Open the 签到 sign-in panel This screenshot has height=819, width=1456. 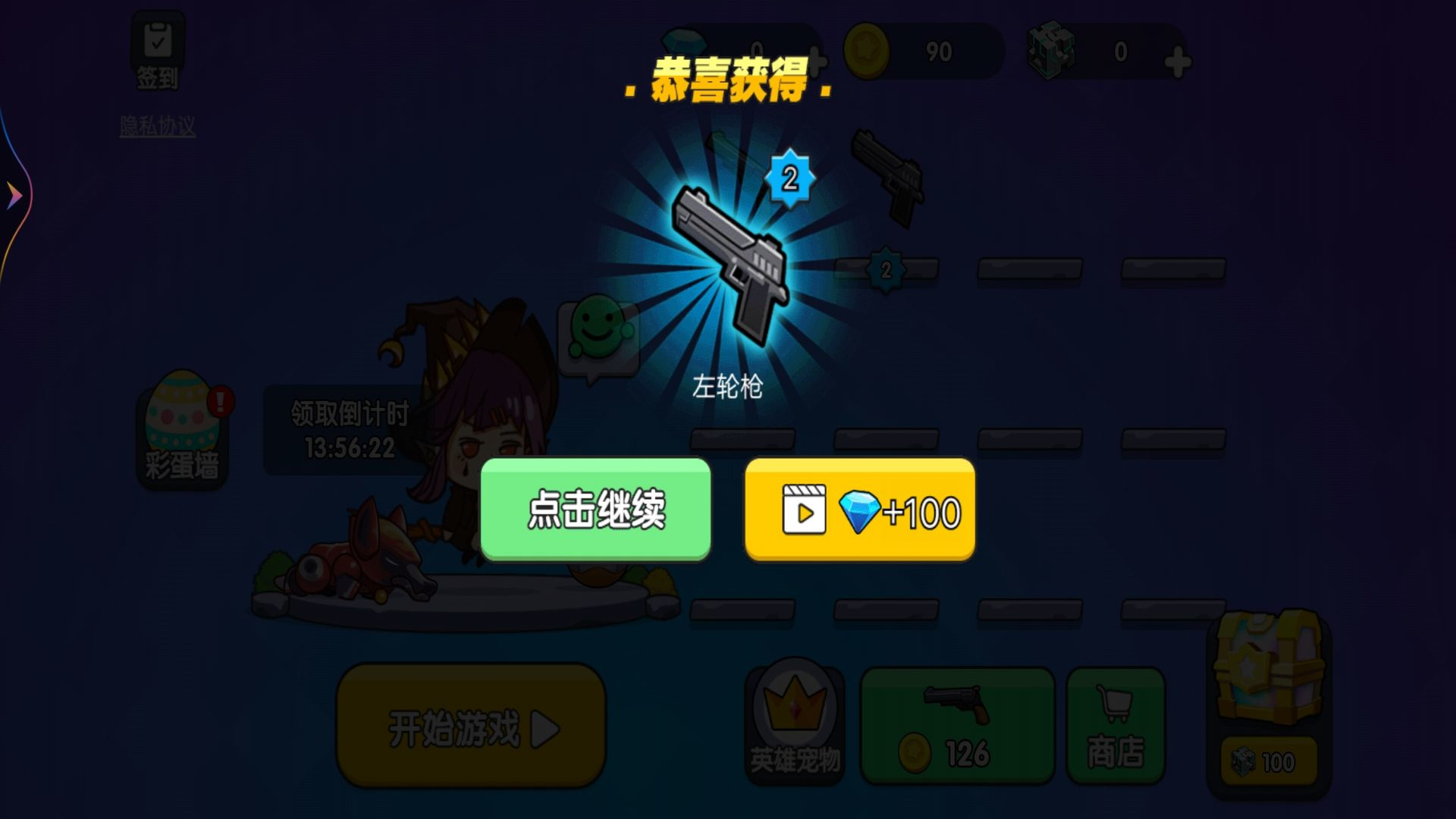(157, 45)
